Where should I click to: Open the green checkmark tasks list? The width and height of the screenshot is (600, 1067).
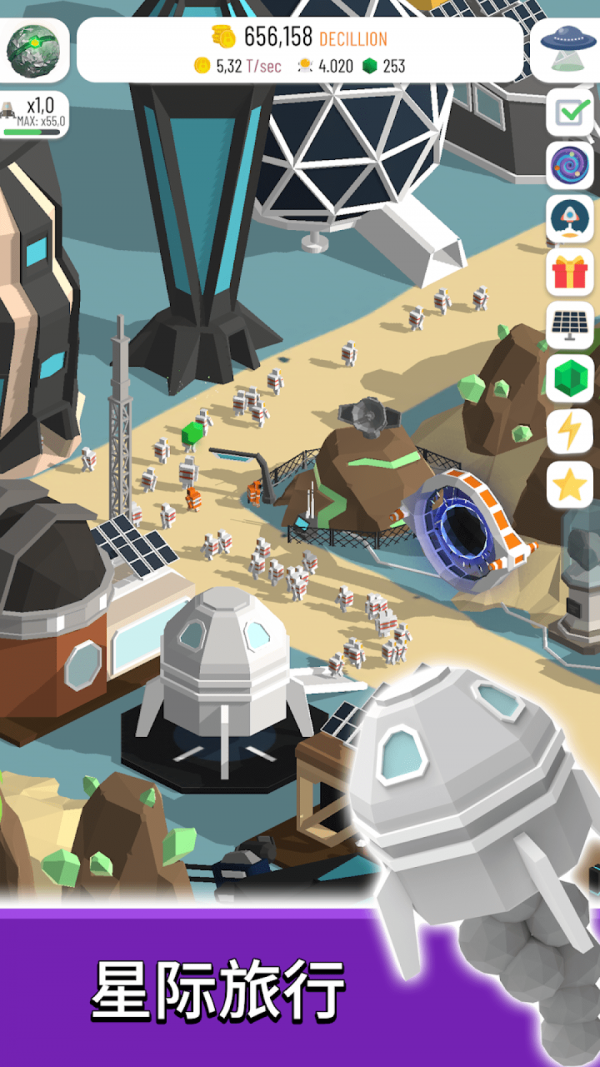click(570, 113)
